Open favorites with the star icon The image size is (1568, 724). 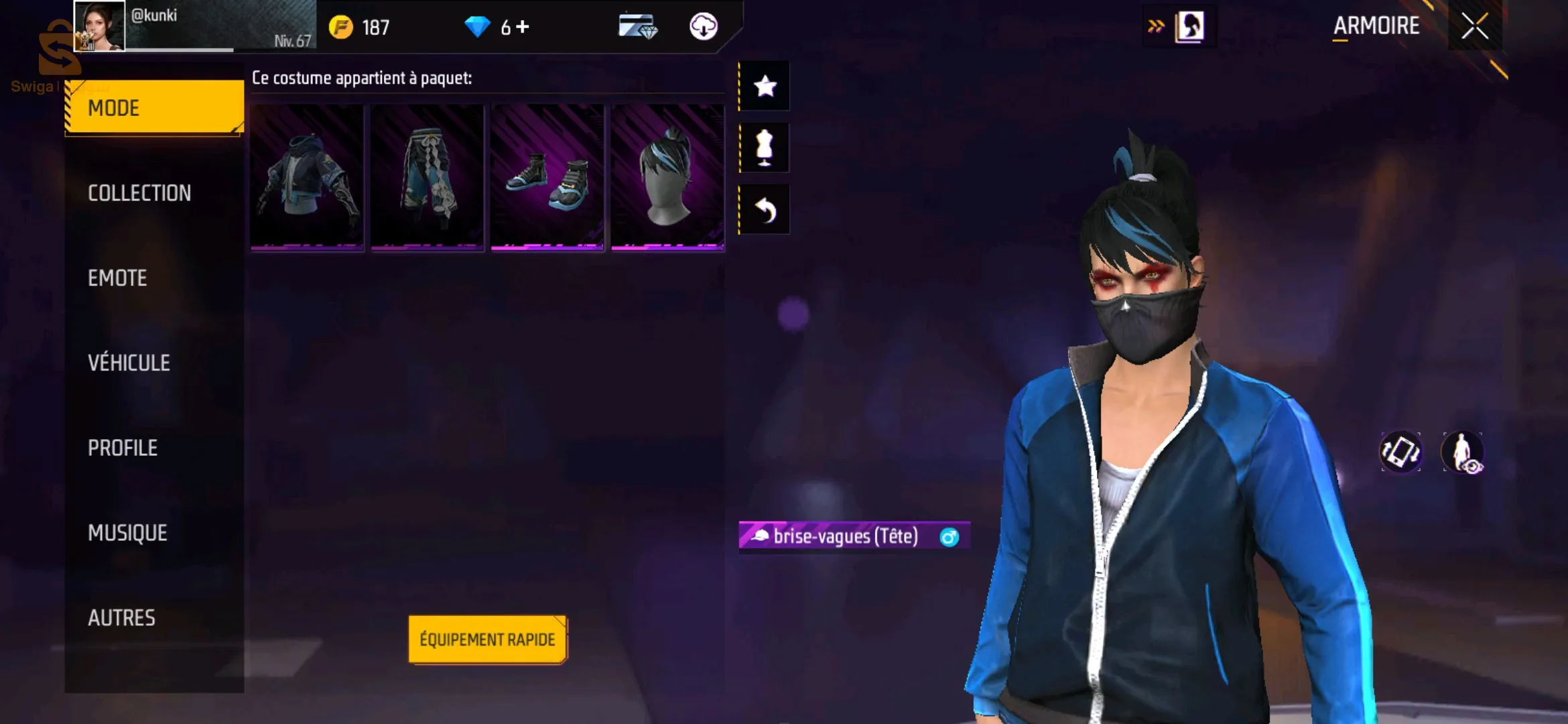pyautogui.click(x=765, y=86)
